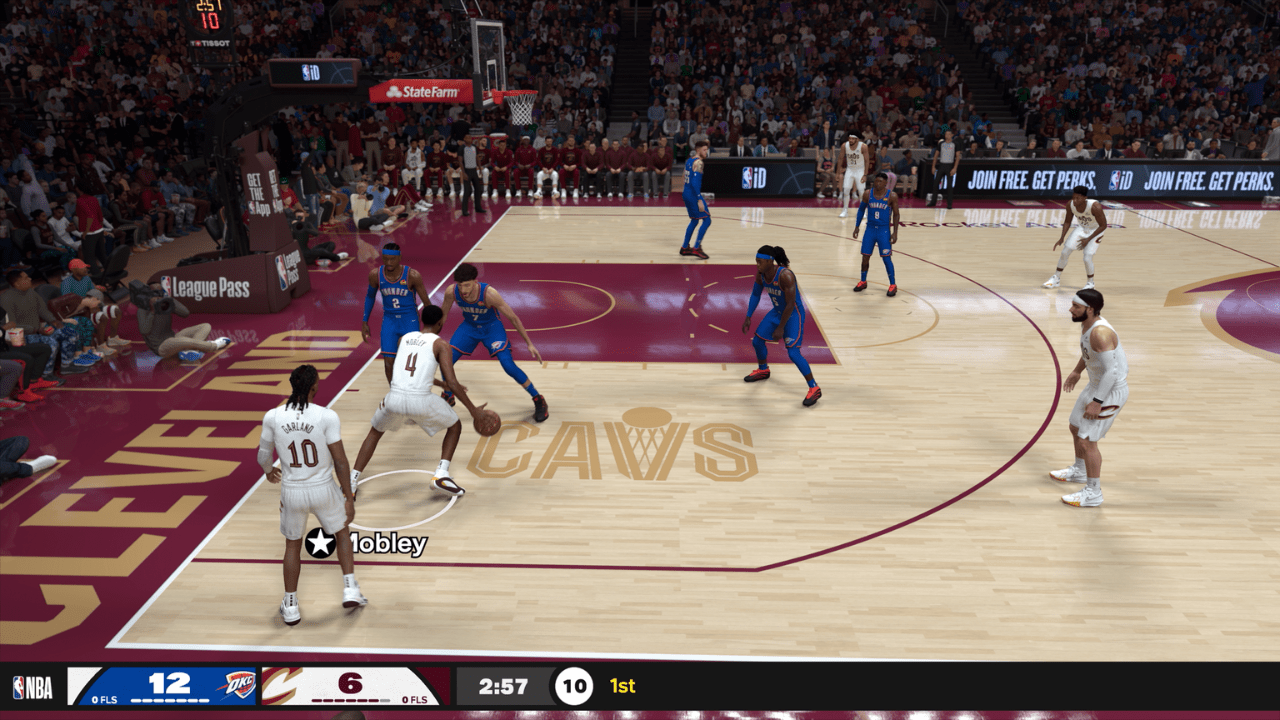1280x720 pixels.
Task: Click the Mobley player name label
Action: (385, 547)
